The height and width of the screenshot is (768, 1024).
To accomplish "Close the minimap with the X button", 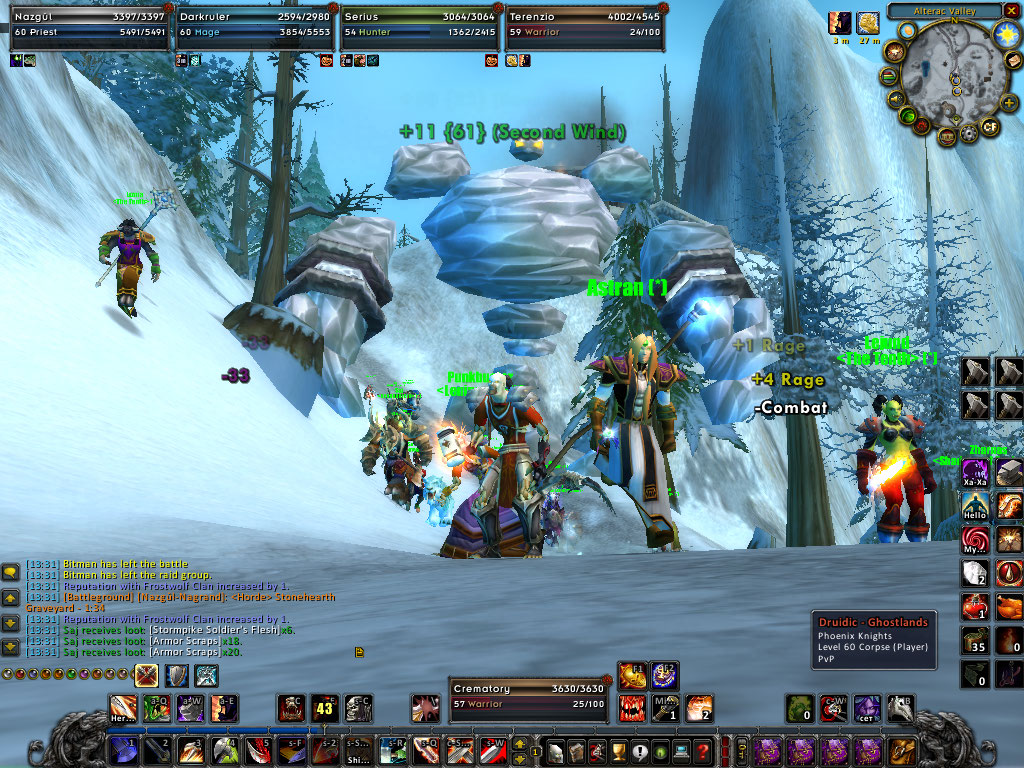I will tap(1011, 11).
